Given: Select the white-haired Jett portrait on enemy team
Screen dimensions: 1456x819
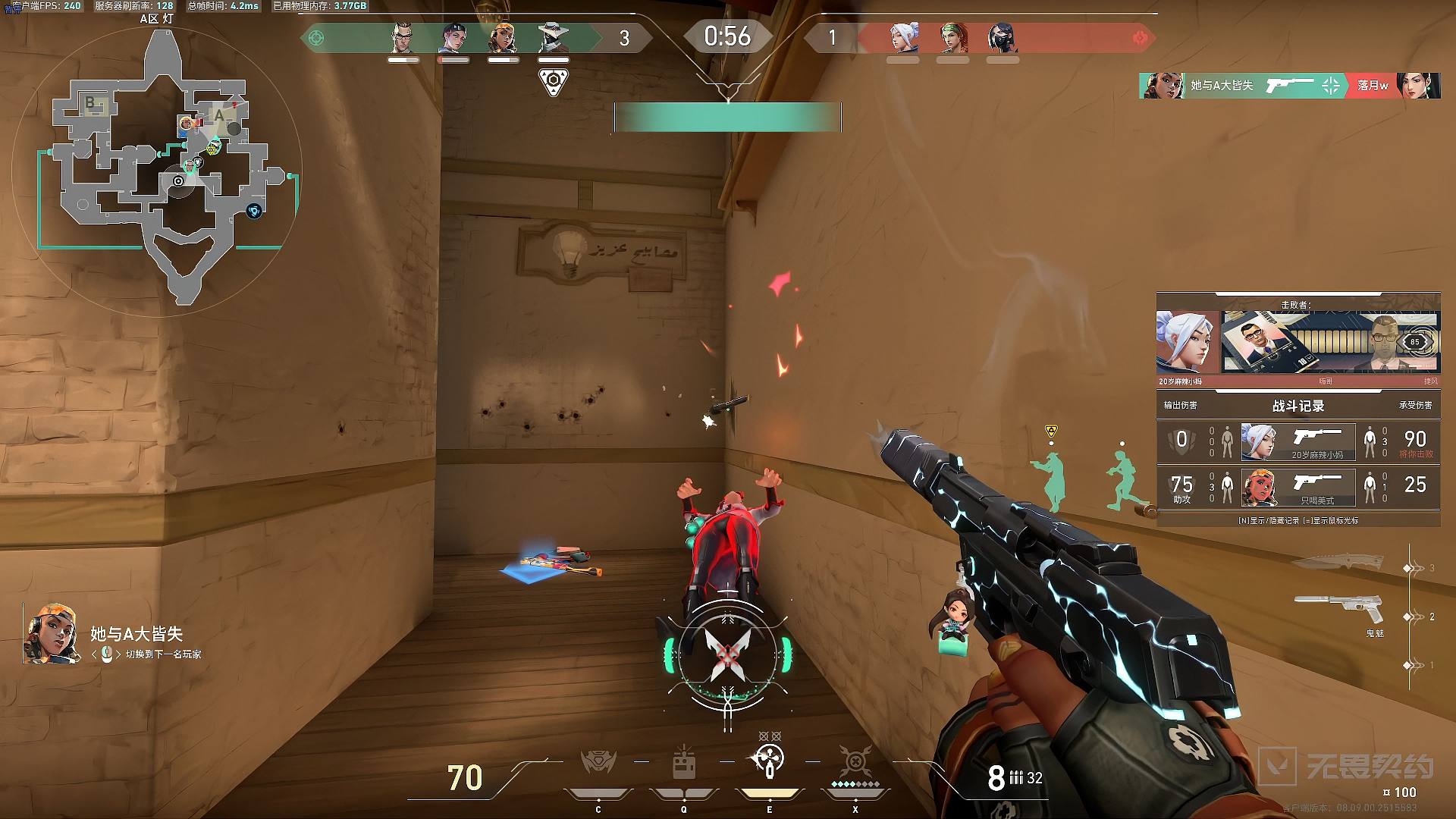Looking at the screenshot, I should click(904, 37).
